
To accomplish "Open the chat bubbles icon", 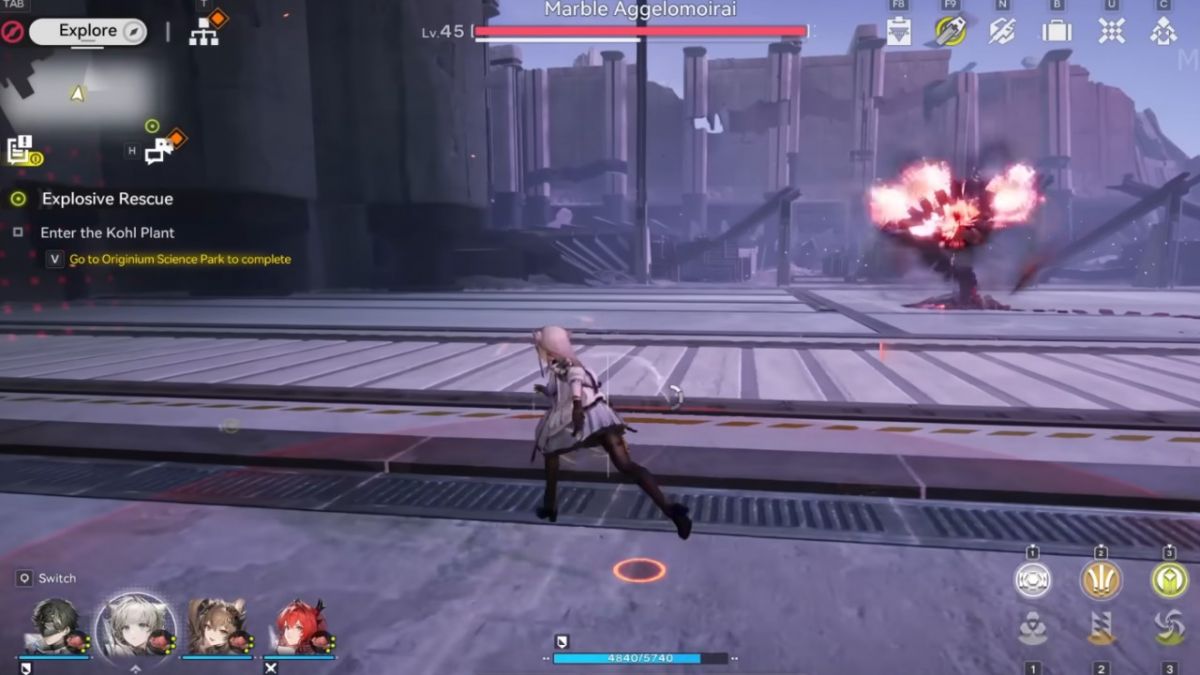I will point(159,151).
